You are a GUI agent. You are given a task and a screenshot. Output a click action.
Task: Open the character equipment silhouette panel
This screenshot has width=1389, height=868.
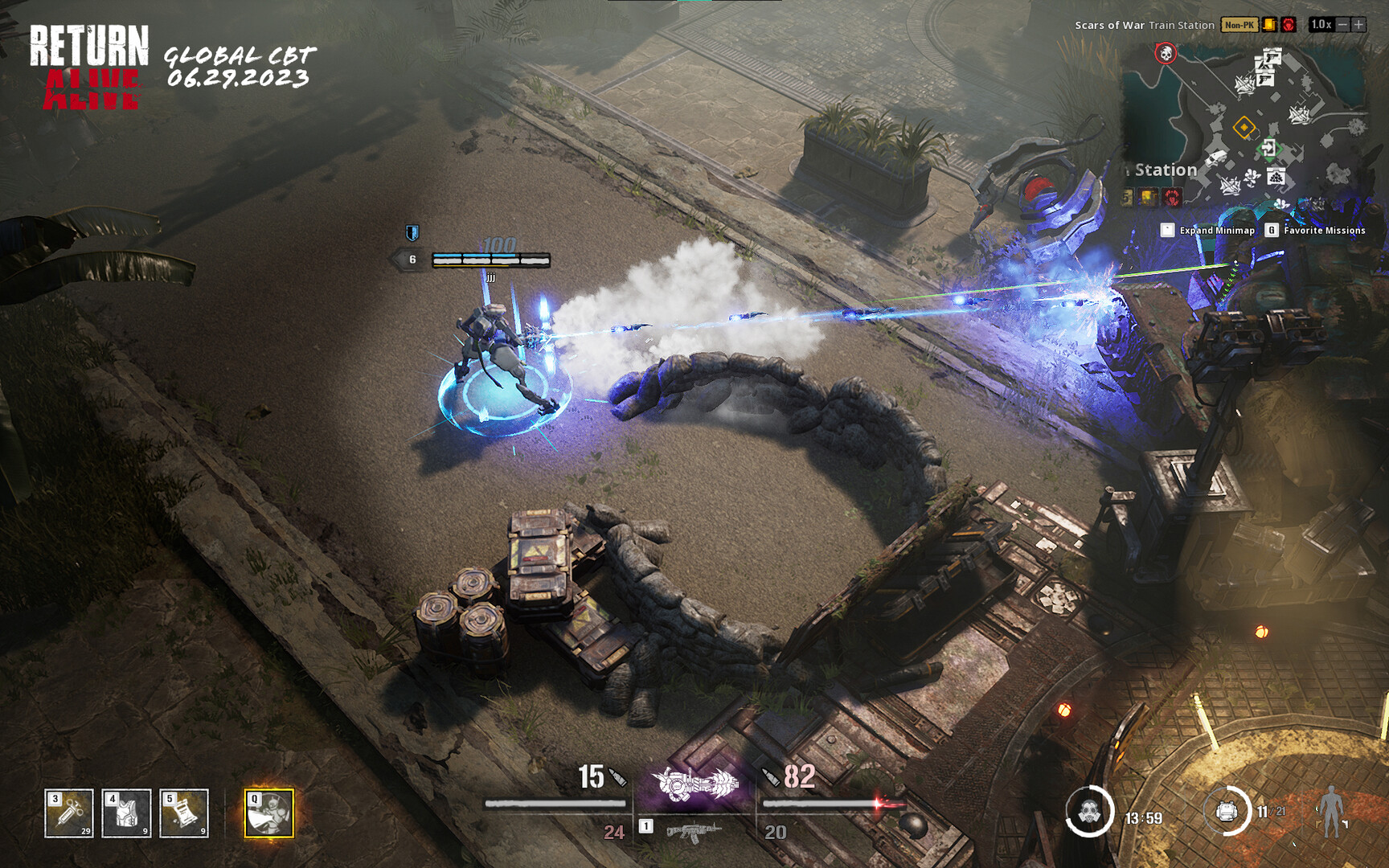point(1331,811)
